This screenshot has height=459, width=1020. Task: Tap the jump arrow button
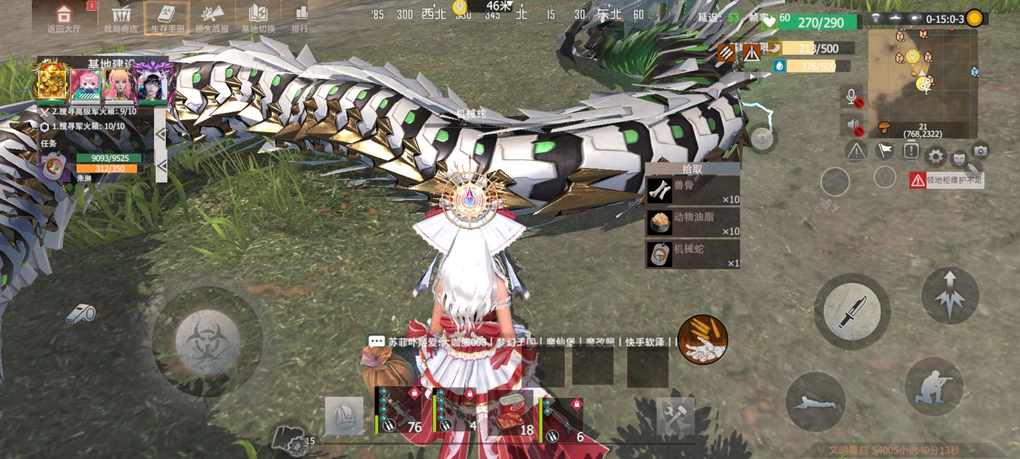point(949,294)
